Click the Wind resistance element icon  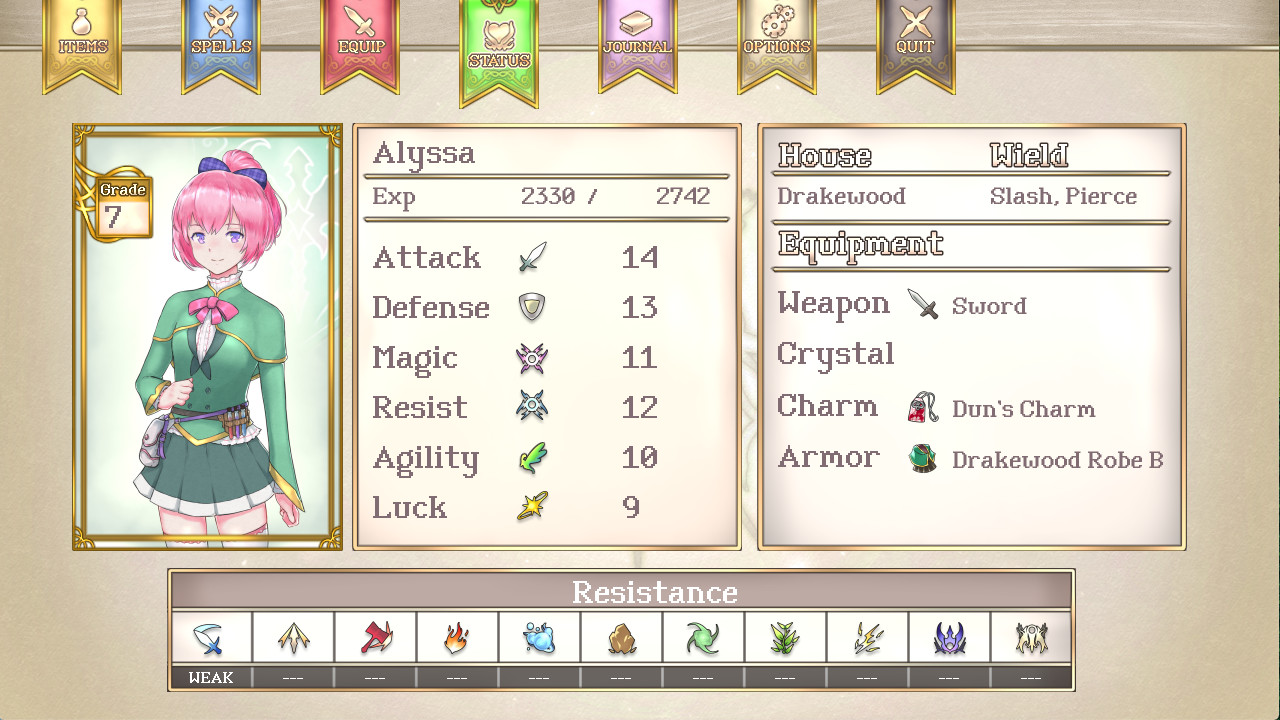[704, 637]
